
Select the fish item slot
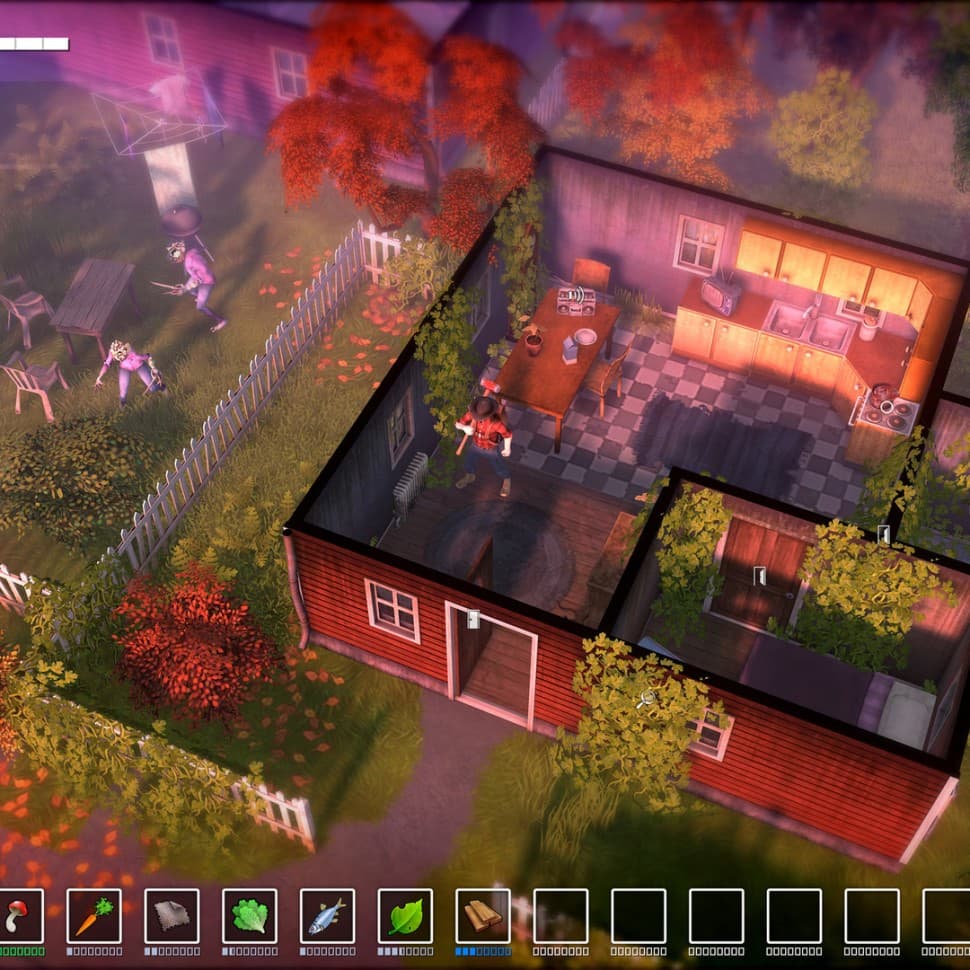[327, 915]
